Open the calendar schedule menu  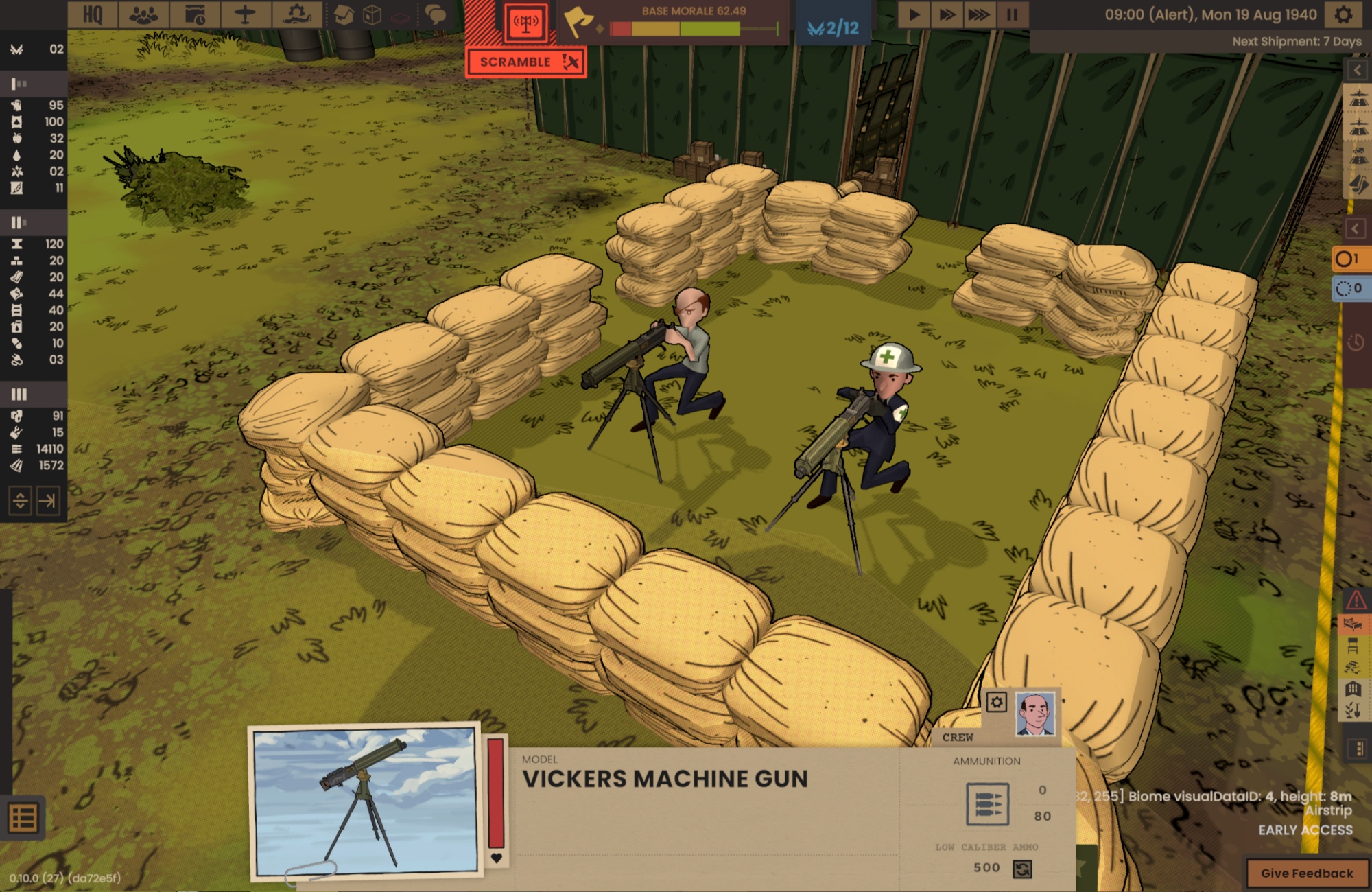[195, 14]
